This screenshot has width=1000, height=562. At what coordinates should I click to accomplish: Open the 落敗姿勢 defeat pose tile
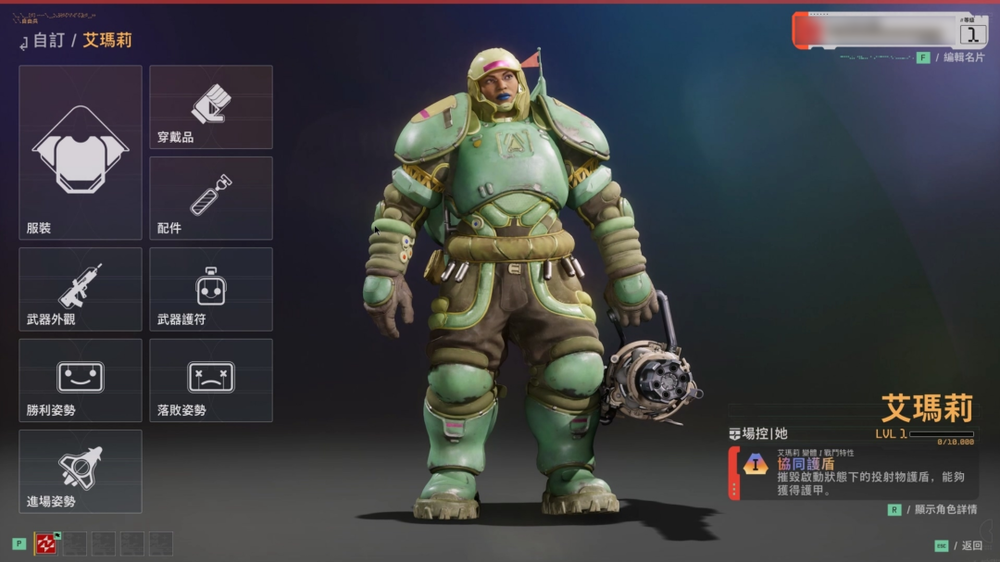[211, 380]
